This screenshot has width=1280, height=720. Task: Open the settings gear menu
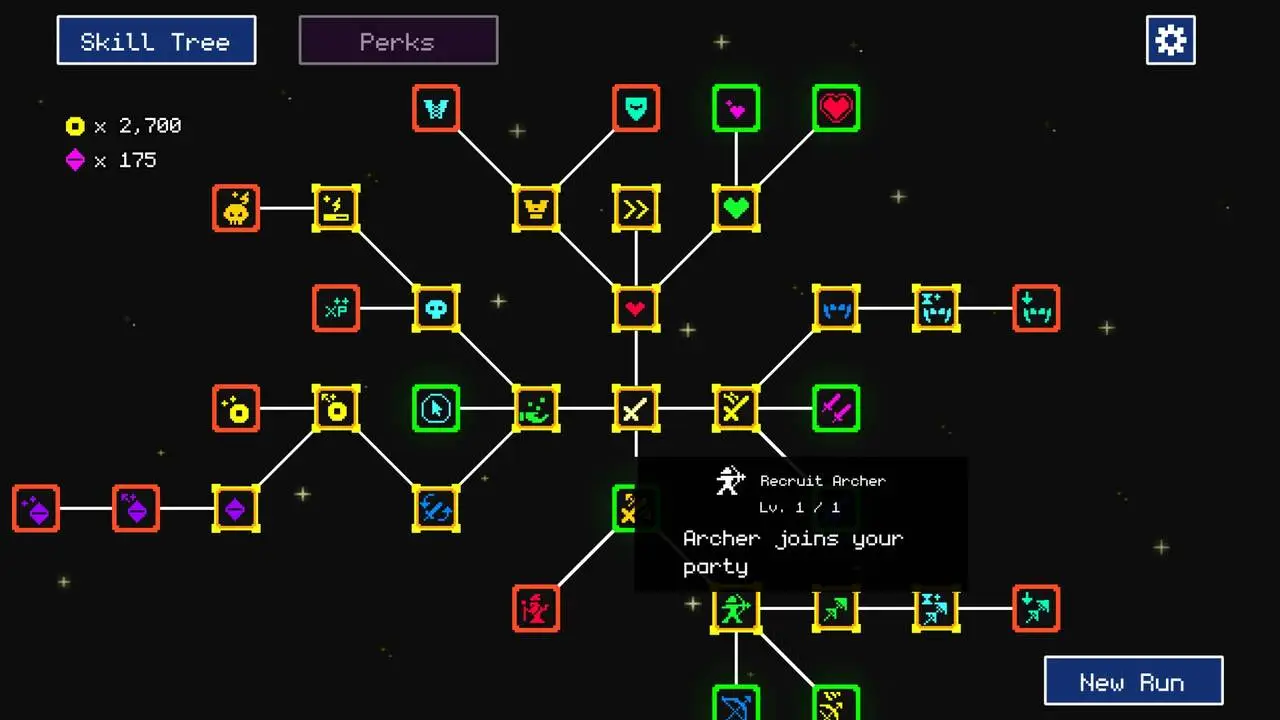[x=1170, y=40]
